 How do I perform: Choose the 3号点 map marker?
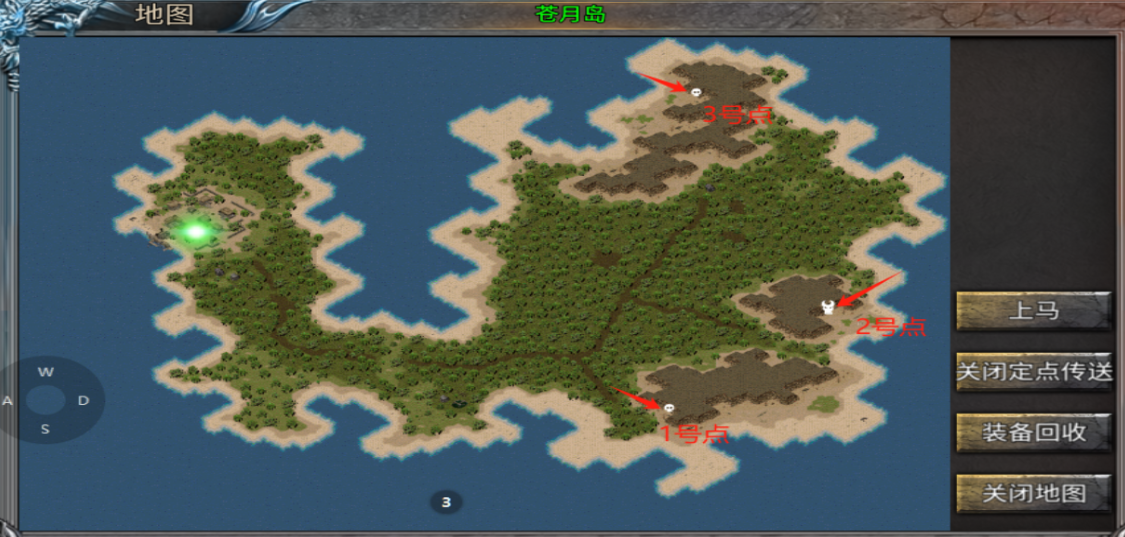[x=695, y=91]
